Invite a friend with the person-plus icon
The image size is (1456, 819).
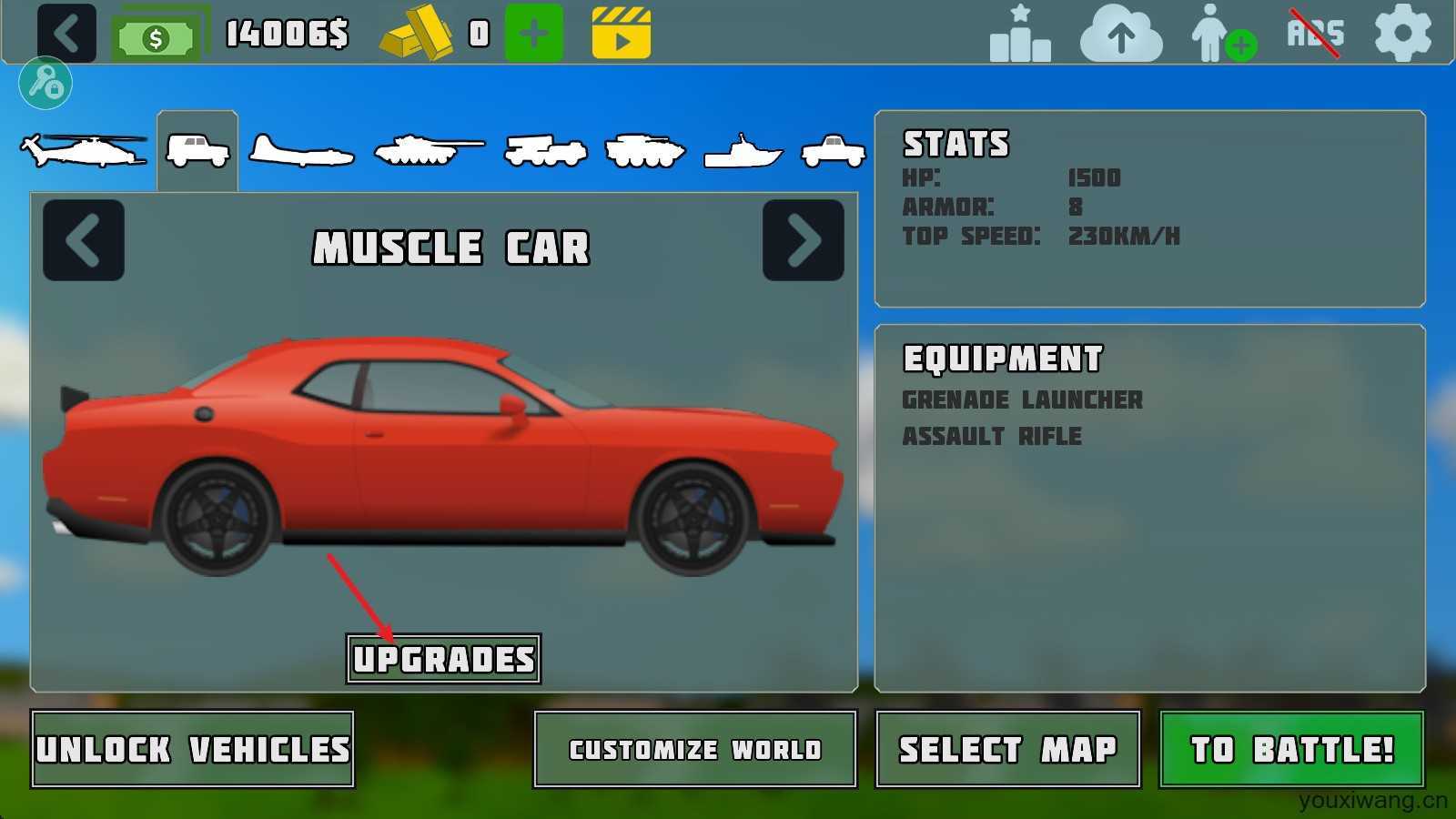tap(1222, 35)
